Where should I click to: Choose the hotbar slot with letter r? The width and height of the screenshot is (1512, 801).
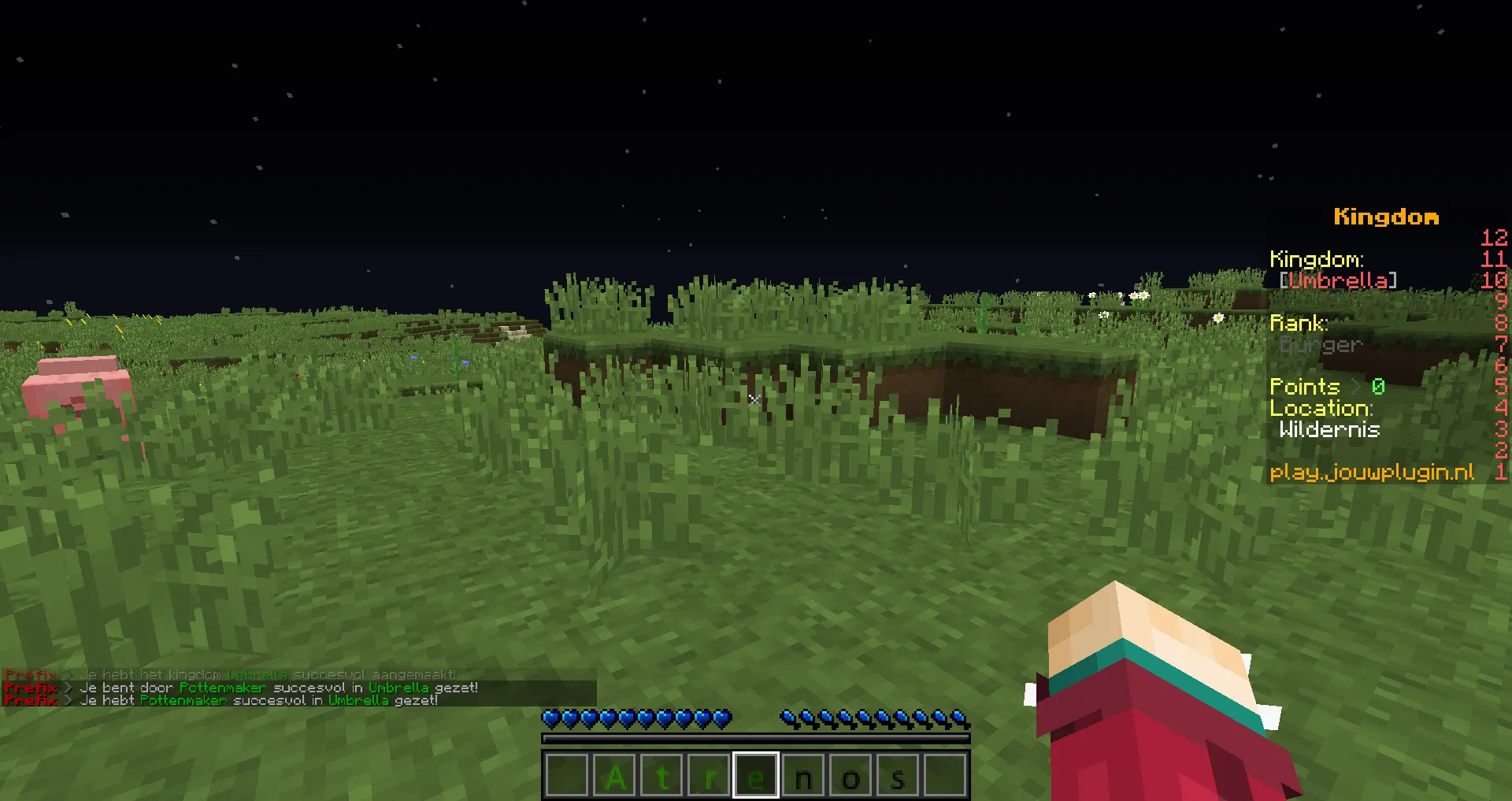pyautogui.click(x=709, y=777)
